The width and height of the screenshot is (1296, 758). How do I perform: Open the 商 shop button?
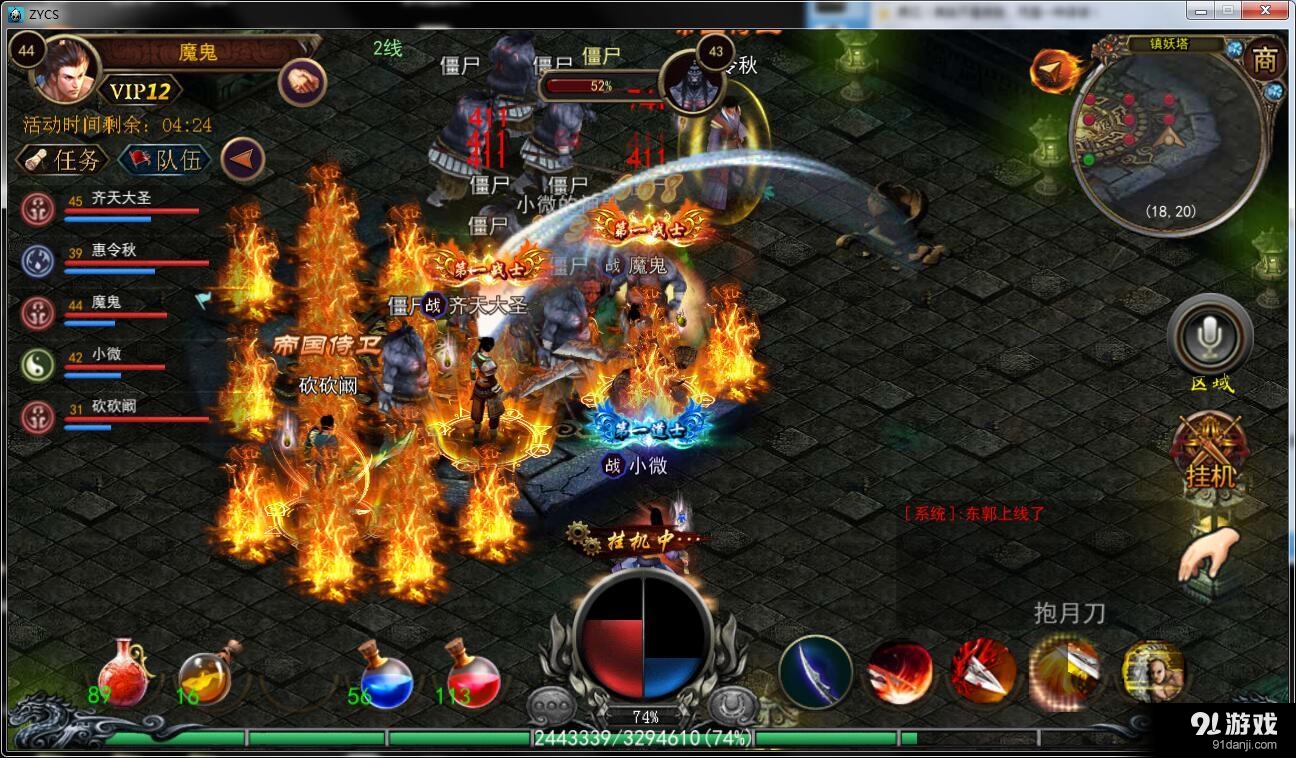[1264, 61]
